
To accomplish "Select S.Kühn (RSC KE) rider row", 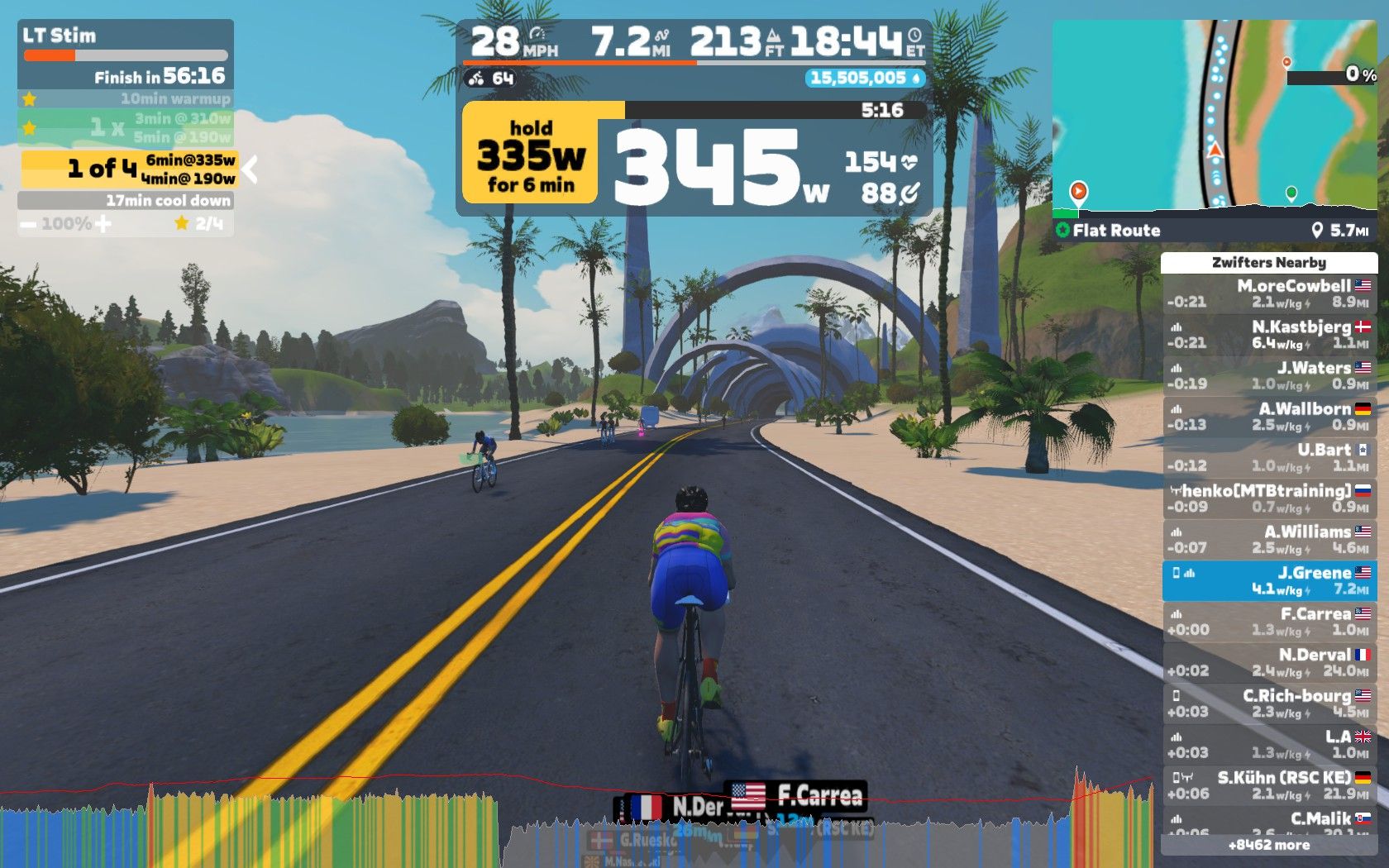I will (x=1269, y=785).
